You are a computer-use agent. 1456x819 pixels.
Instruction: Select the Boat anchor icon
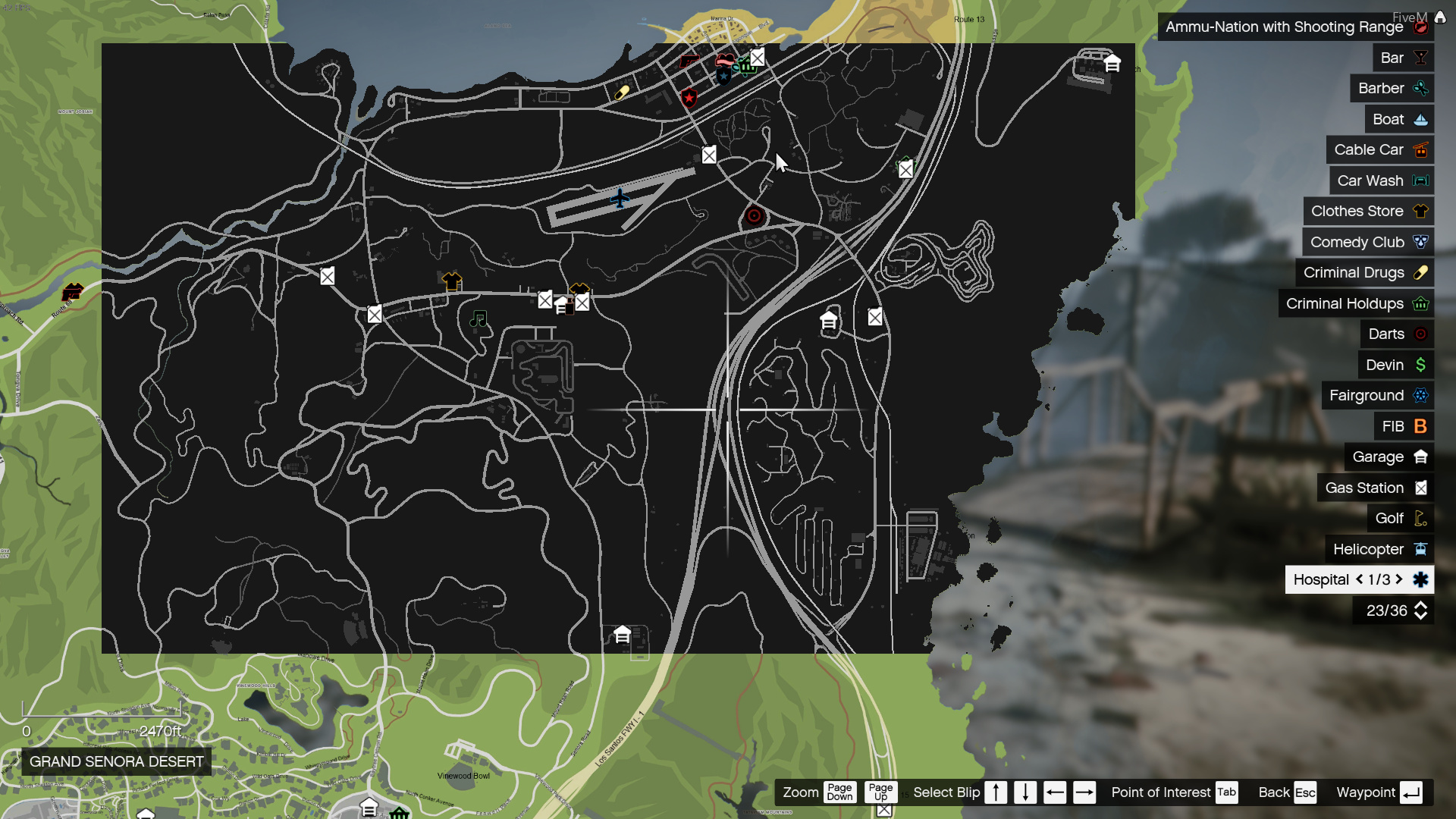click(x=1420, y=119)
